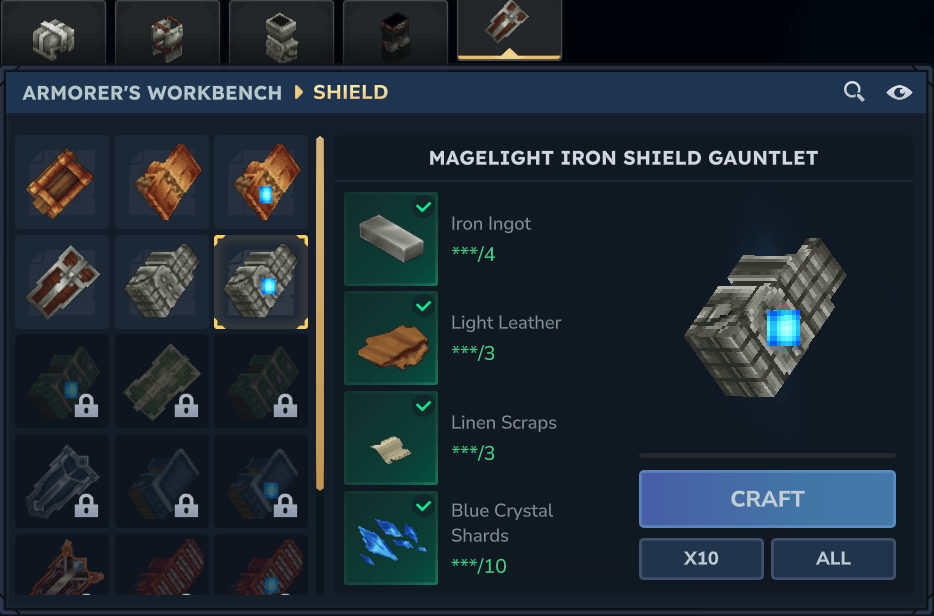Toggle the eye visibility icon
The image size is (934, 616).
[899, 92]
